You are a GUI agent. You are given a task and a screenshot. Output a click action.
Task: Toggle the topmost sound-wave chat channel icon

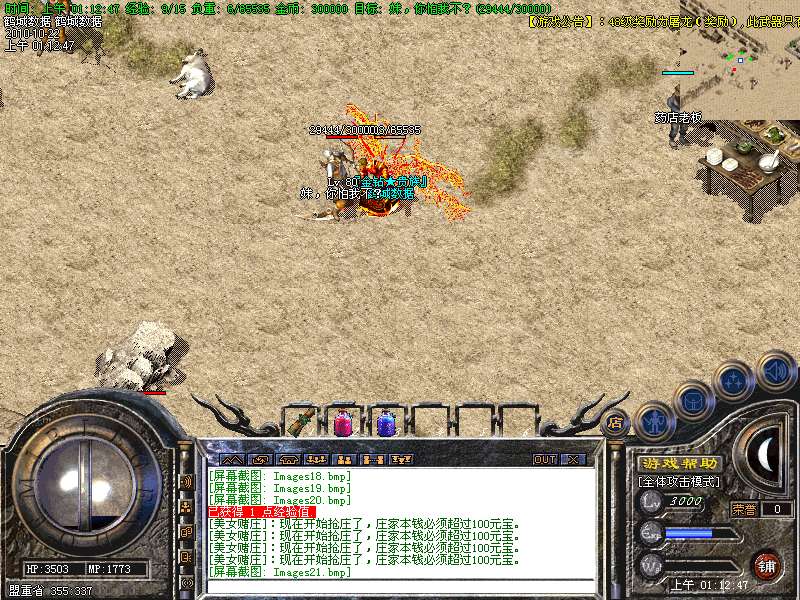click(186, 480)
